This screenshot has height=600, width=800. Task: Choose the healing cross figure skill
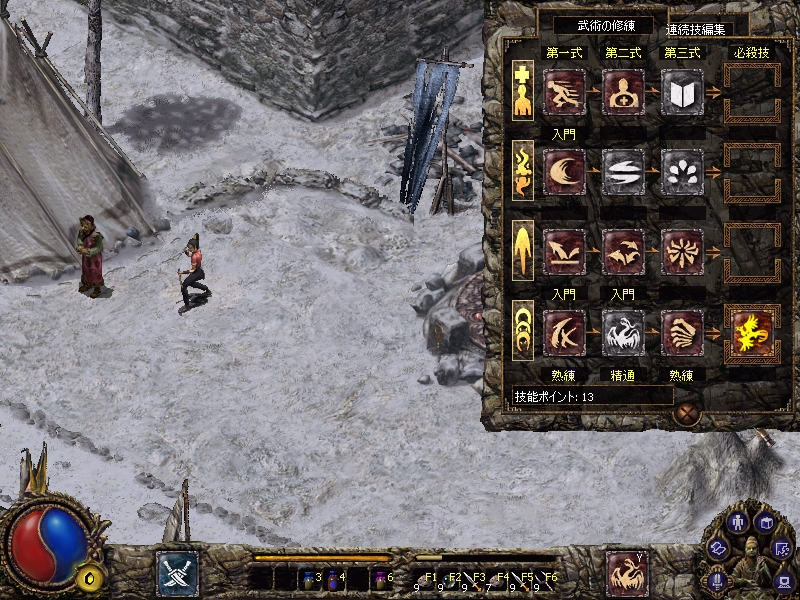pyautogui.click(x=624, y=92)
